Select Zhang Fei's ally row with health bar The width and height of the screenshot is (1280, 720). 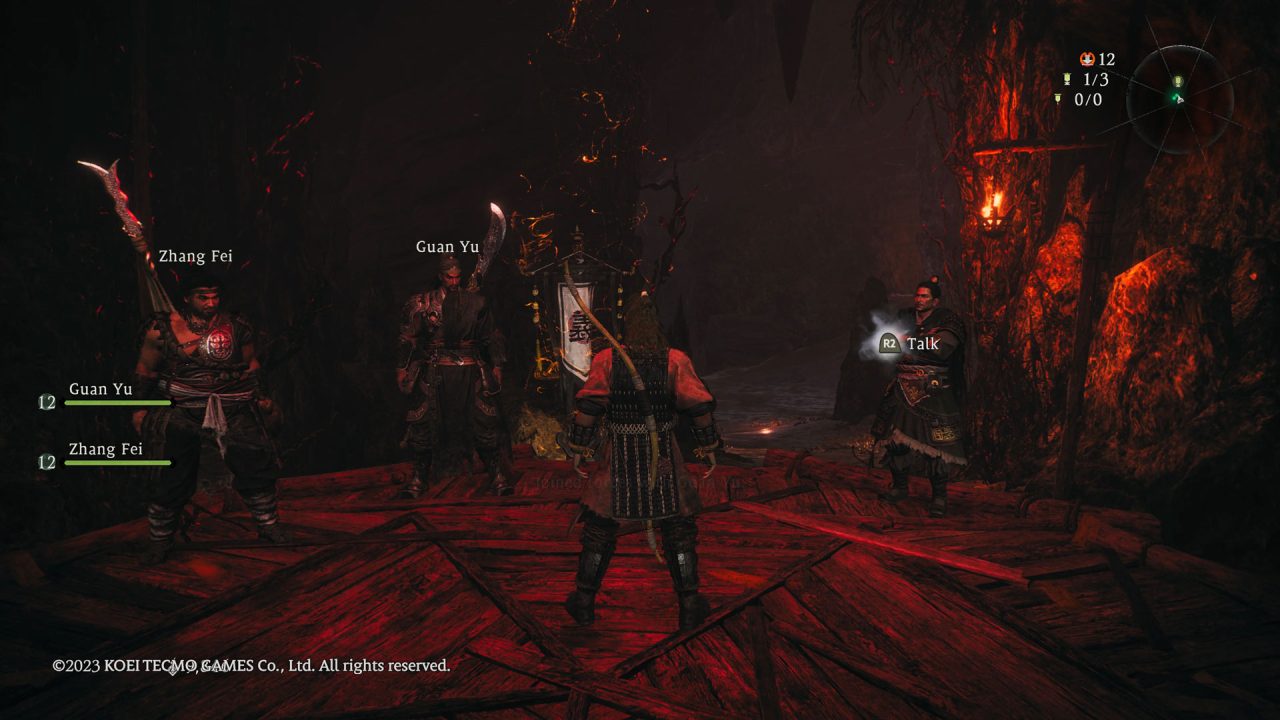tap(106, 456)
